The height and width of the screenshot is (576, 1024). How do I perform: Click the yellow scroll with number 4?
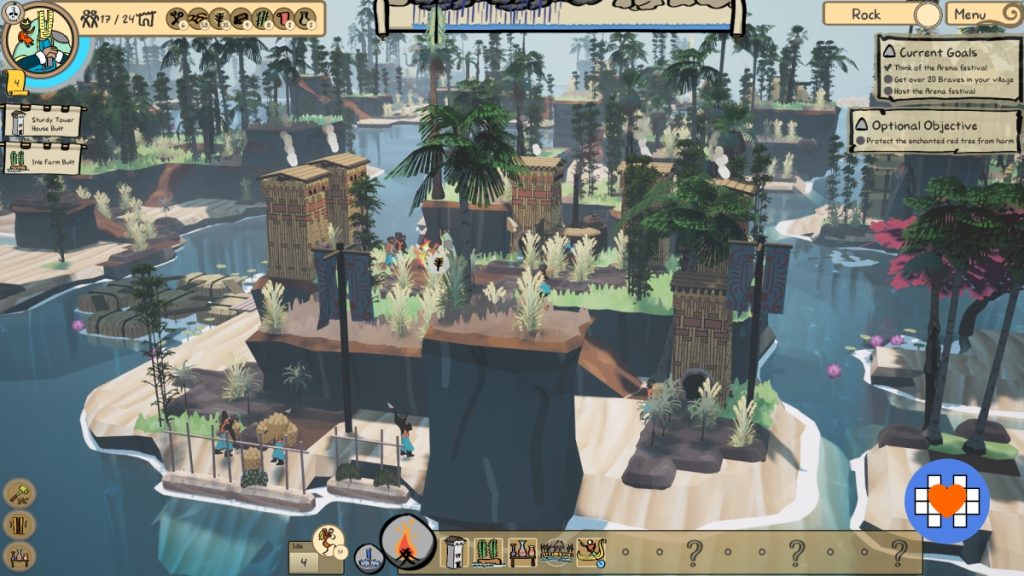(x=17, y=81)
